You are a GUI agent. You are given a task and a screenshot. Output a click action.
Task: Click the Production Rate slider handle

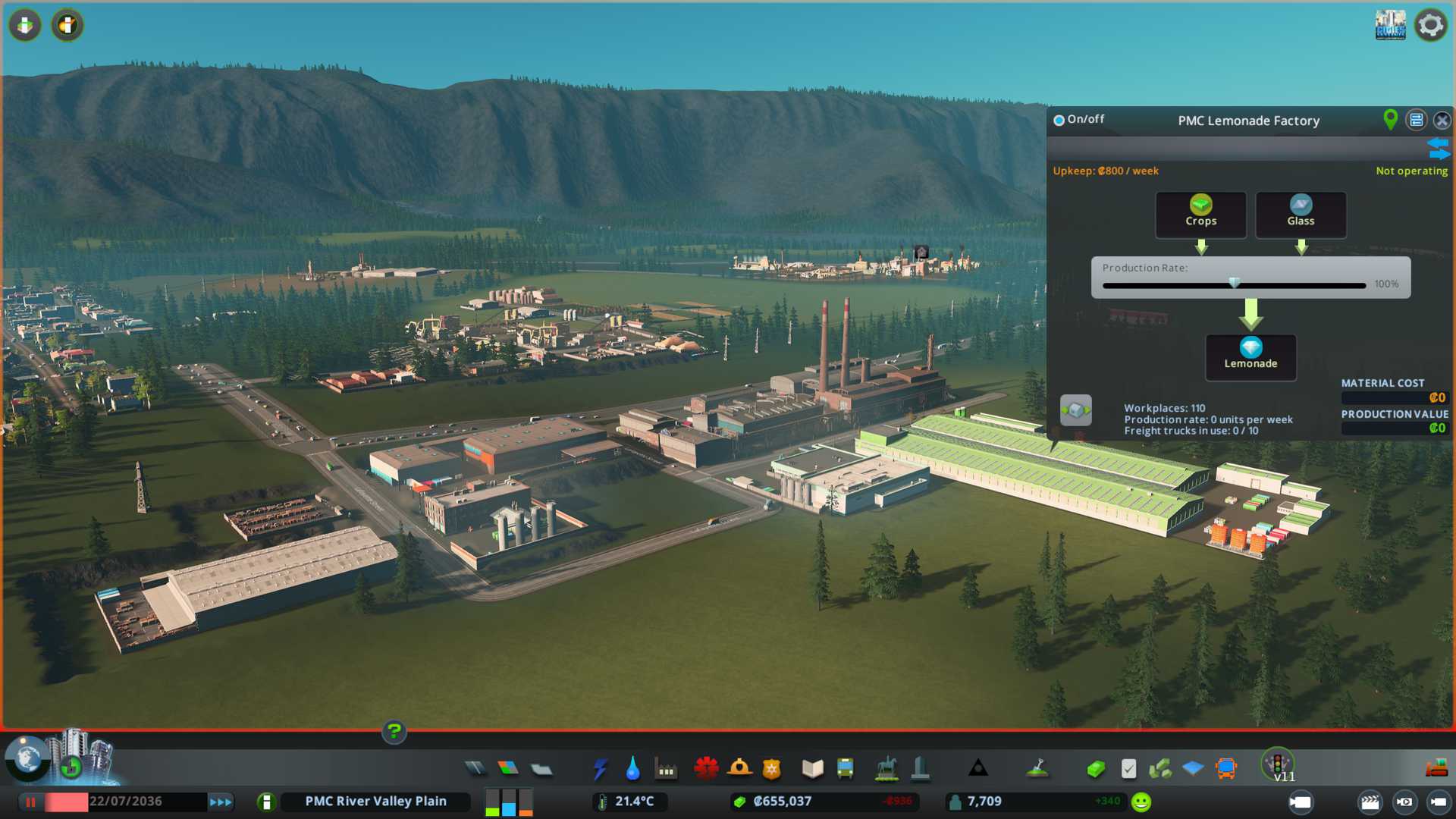click(x=1235, y=284)
